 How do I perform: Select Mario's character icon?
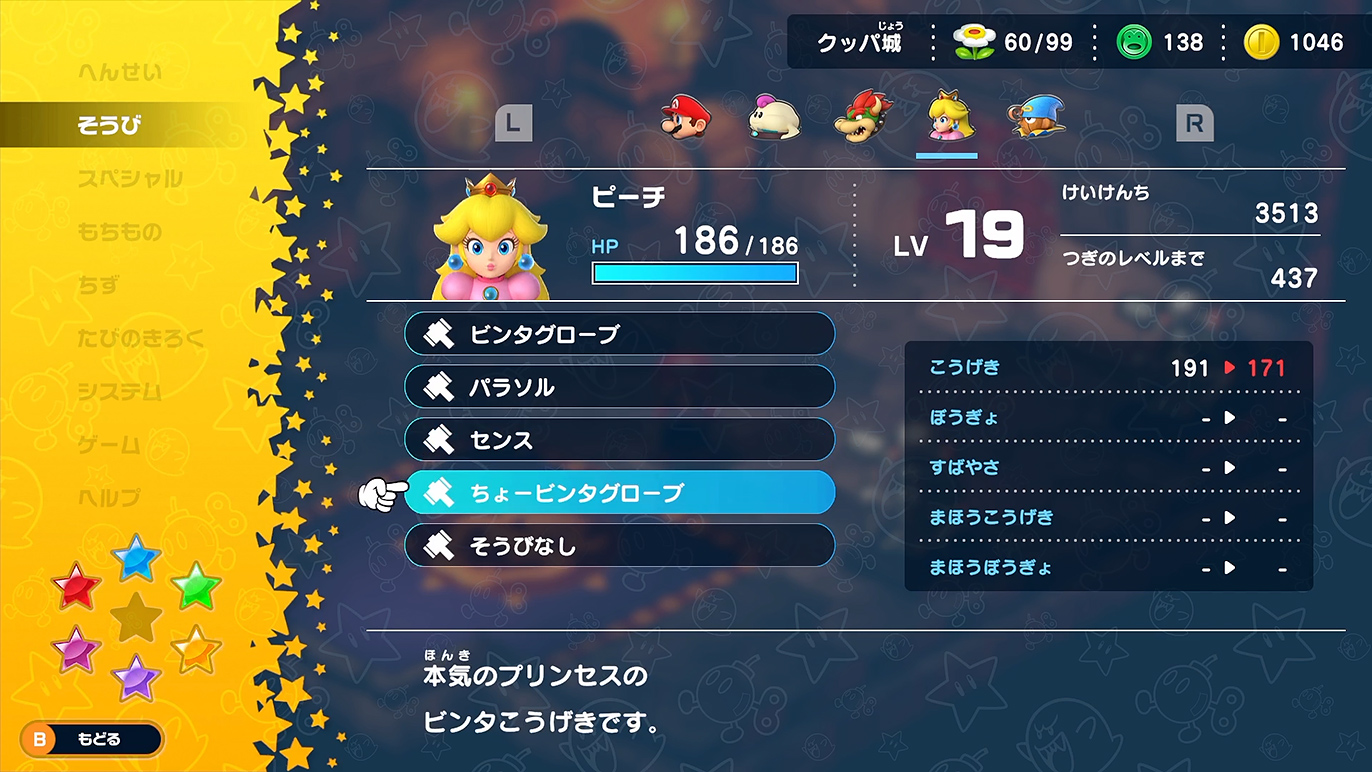(686, 118)
